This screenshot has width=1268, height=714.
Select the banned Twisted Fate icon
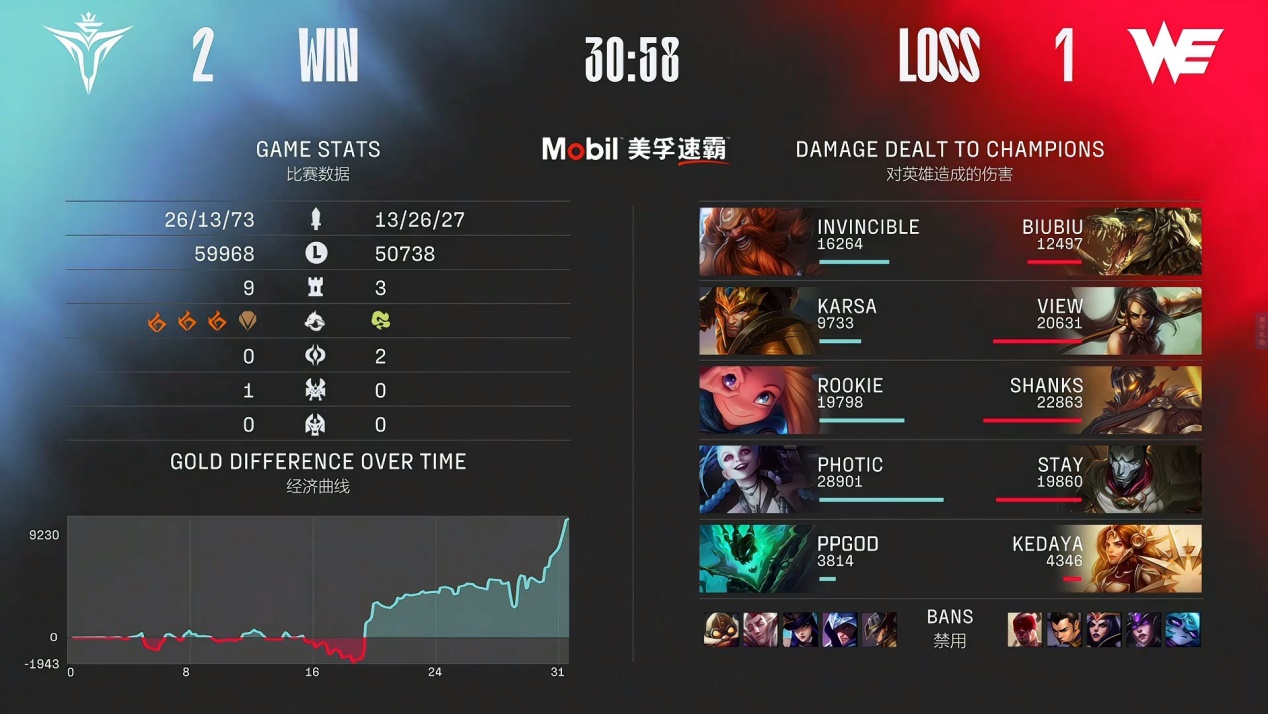click(x=879, y=630)
